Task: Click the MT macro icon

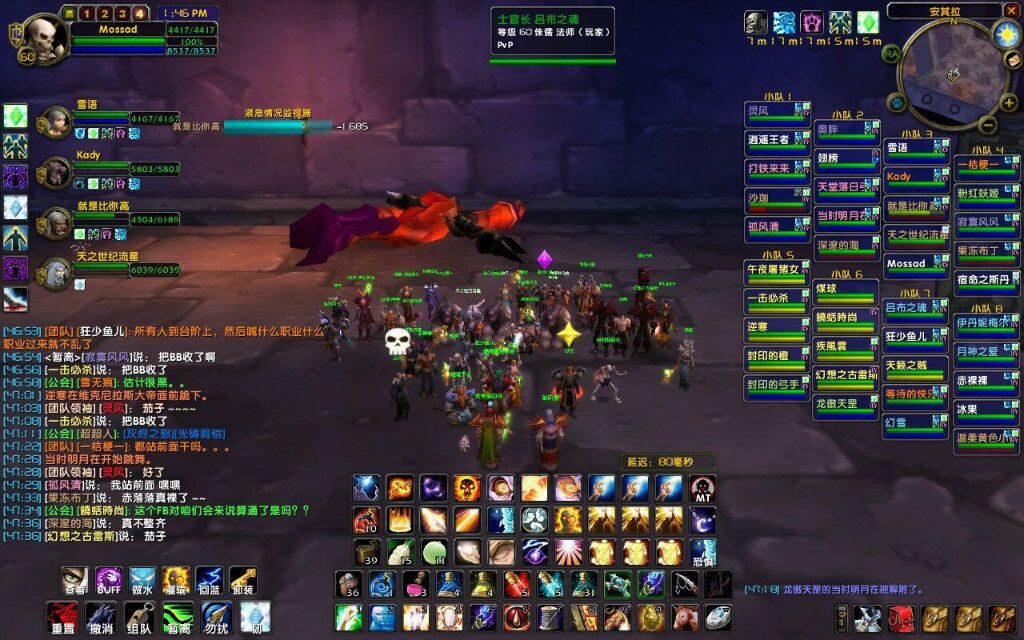Action: pos(703,488)
